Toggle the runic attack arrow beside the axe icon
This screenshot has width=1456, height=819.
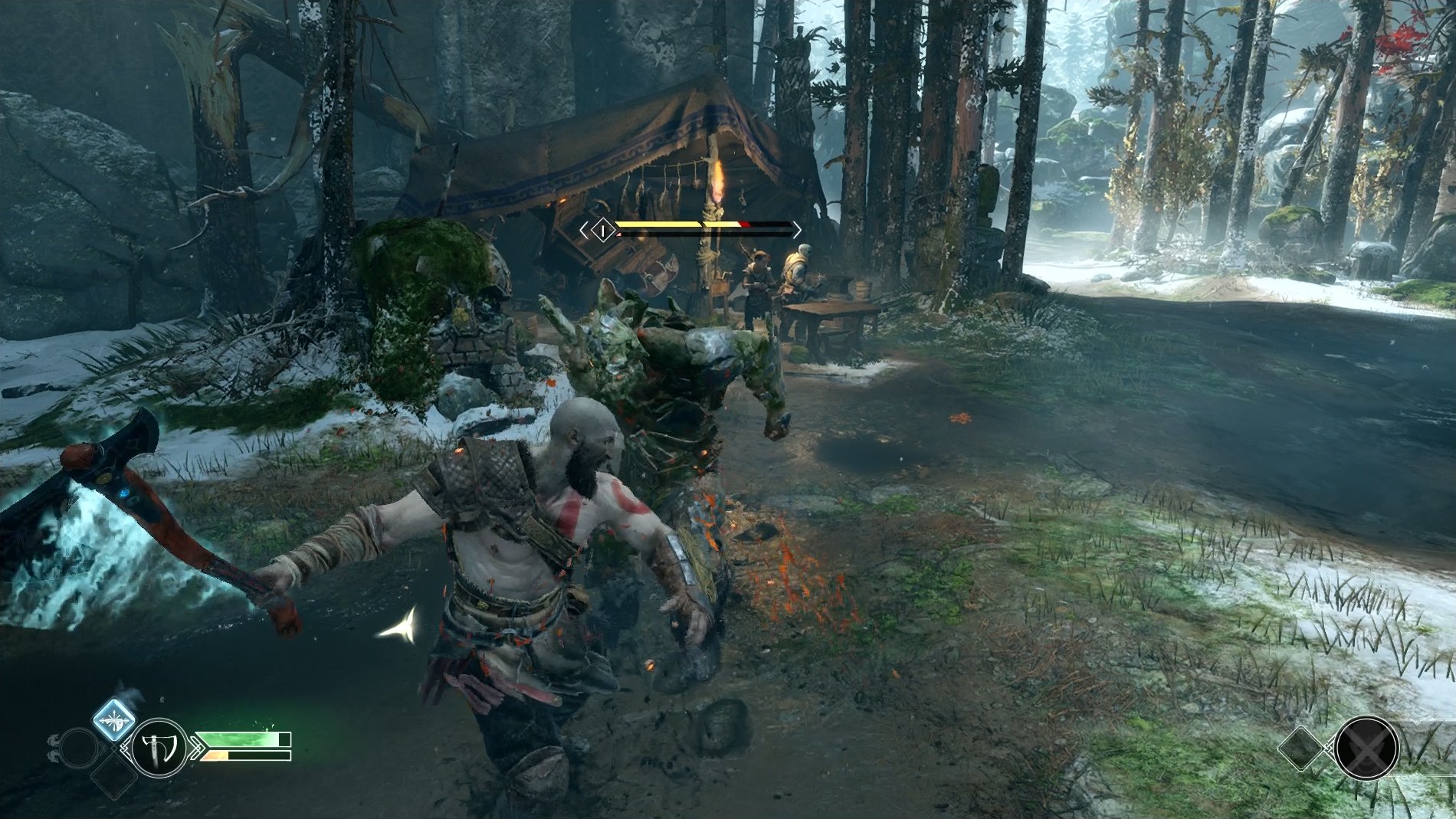coord(196,748)
